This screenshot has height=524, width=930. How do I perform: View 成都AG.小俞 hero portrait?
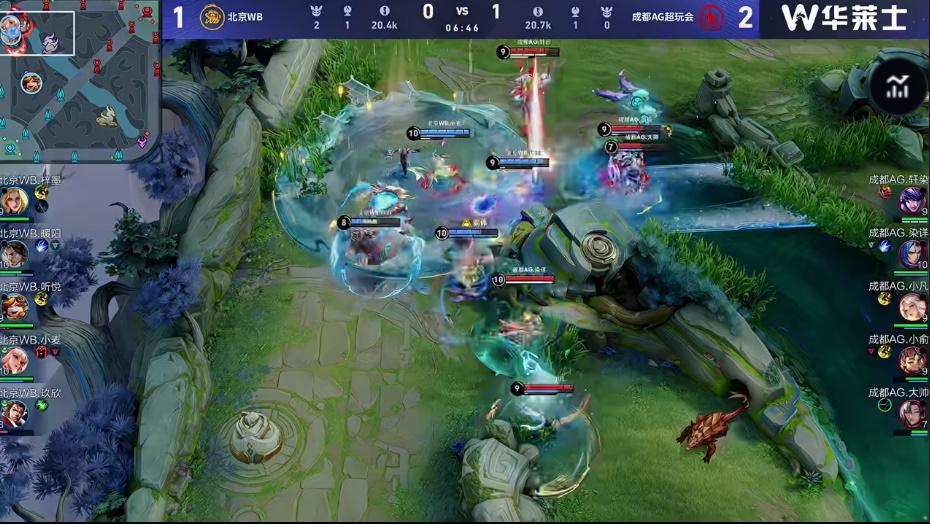coord(912,360)
